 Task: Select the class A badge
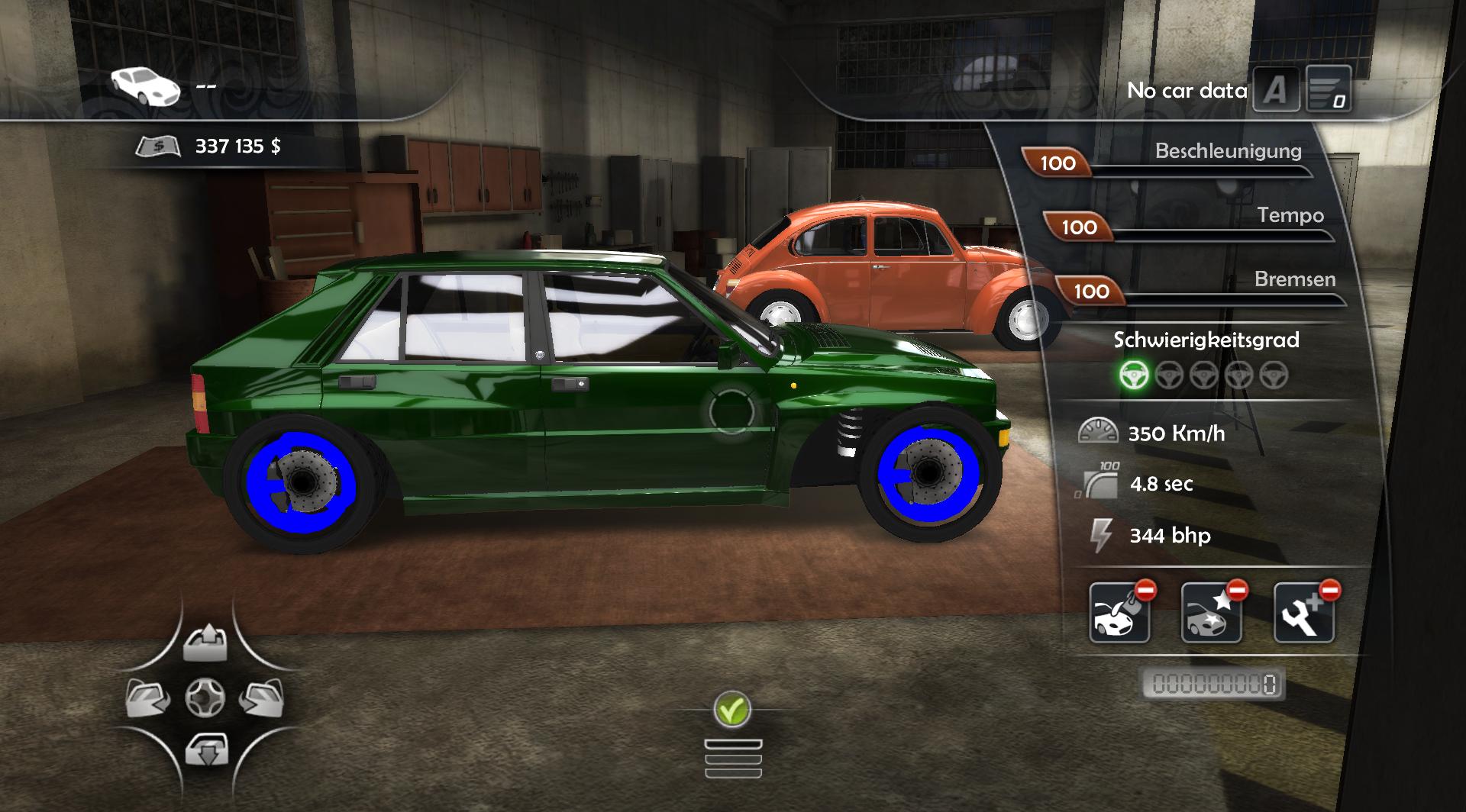click(x=1276, y=91)
